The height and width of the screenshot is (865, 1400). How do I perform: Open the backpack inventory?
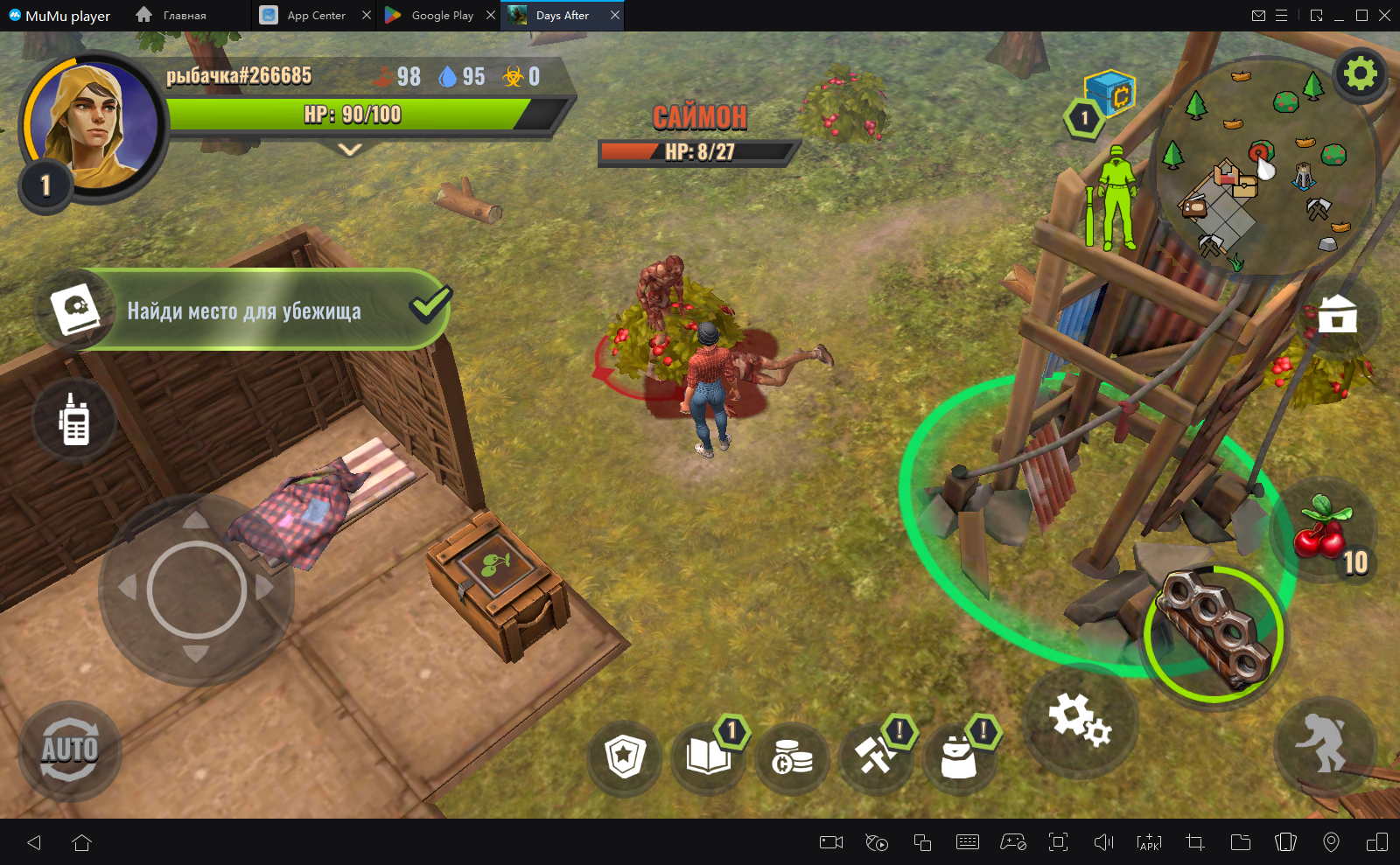tap(958, 757)
